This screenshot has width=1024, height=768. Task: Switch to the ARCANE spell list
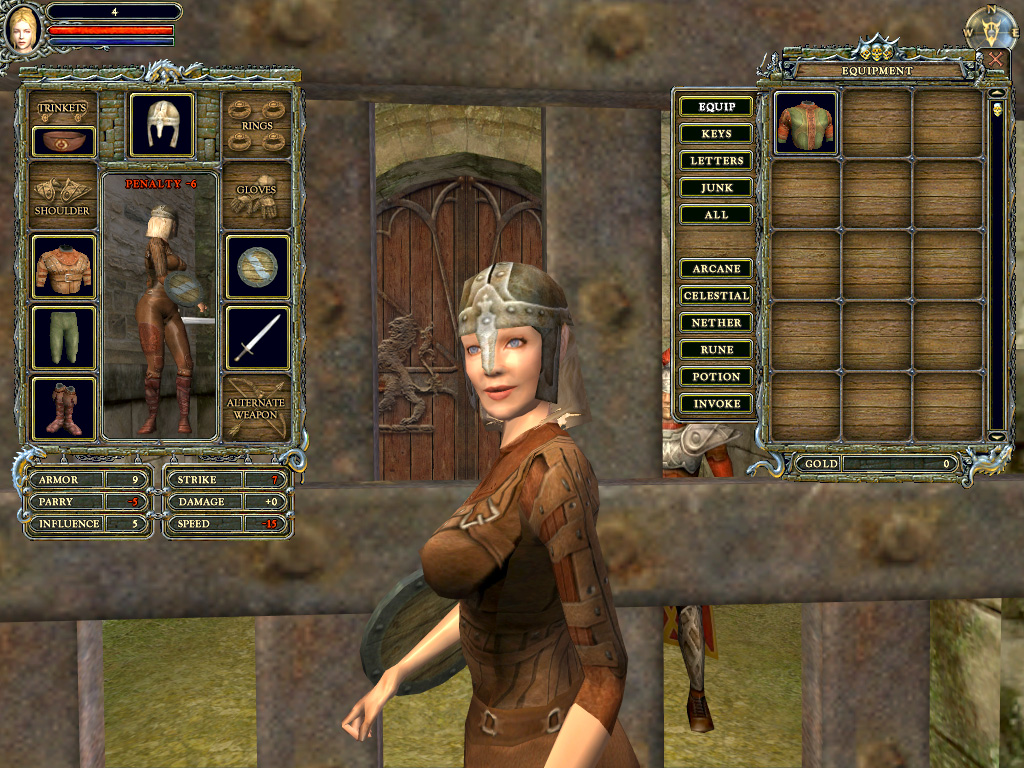point(716,269)
